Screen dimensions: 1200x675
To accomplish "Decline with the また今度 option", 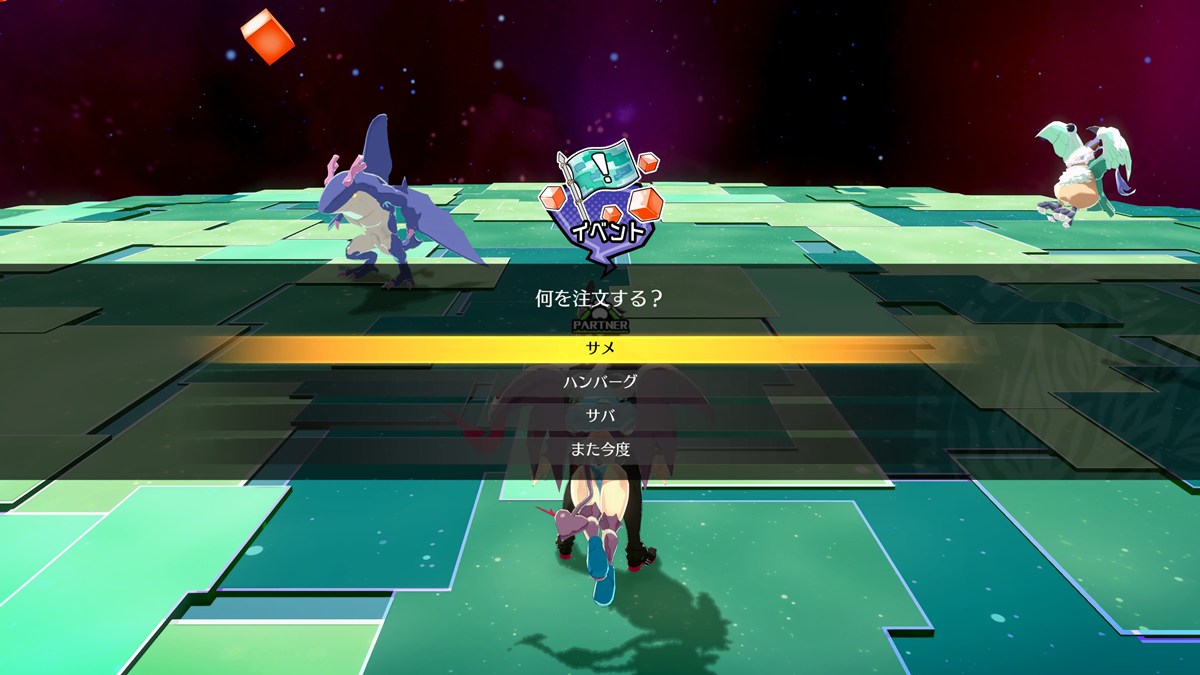I will (600, 449).
